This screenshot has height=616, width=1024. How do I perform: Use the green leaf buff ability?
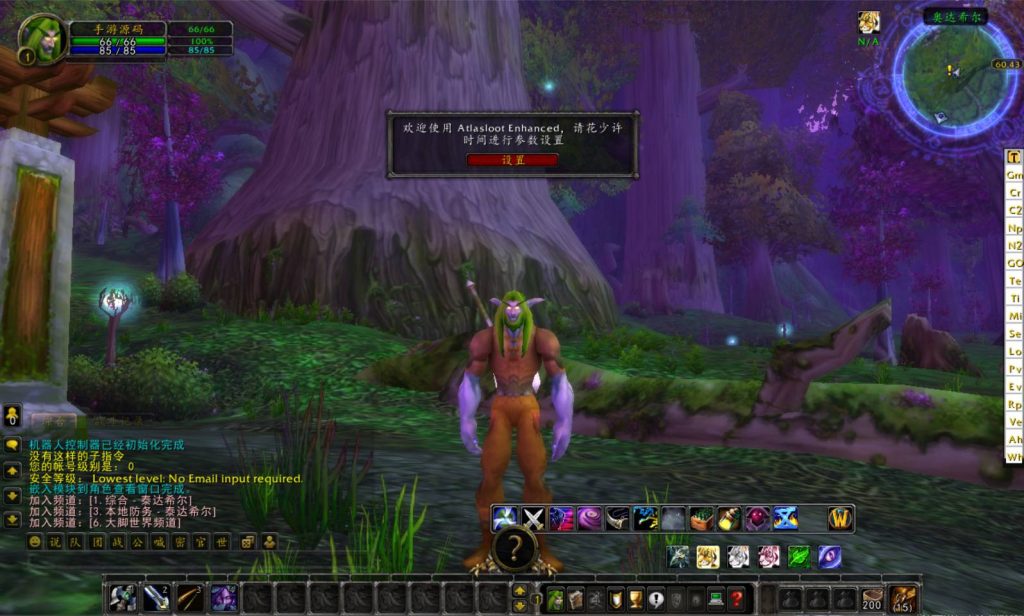click(x=799, y=557)
